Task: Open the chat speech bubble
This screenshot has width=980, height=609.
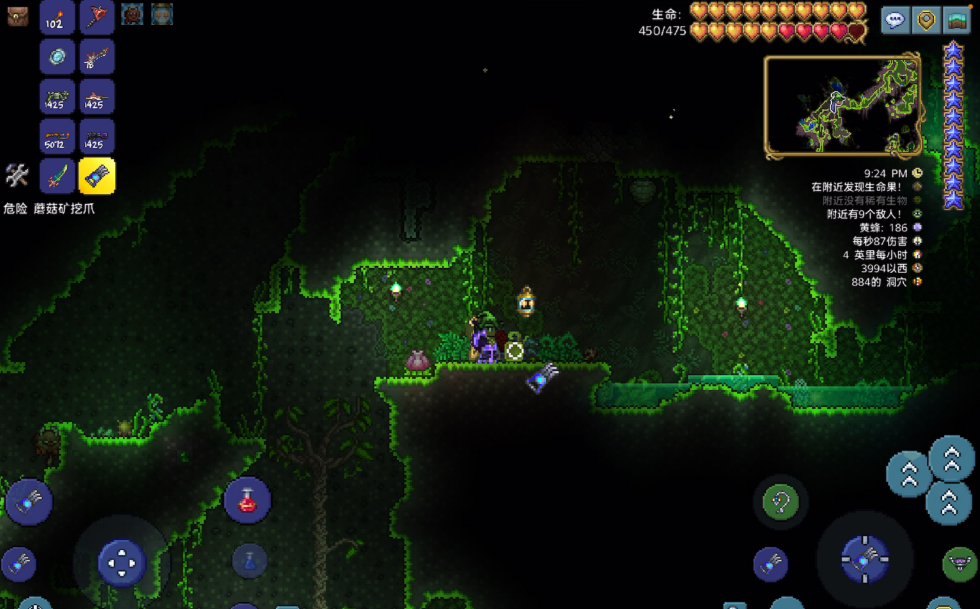Action: [x=895, y=20]
